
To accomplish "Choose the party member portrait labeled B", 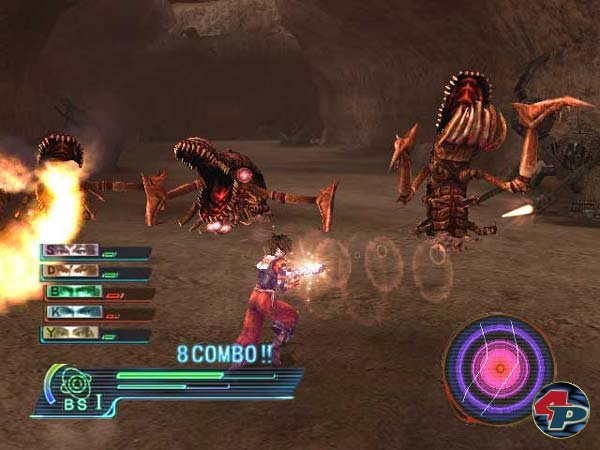I will pyautogui.click(x=73, y=292).
